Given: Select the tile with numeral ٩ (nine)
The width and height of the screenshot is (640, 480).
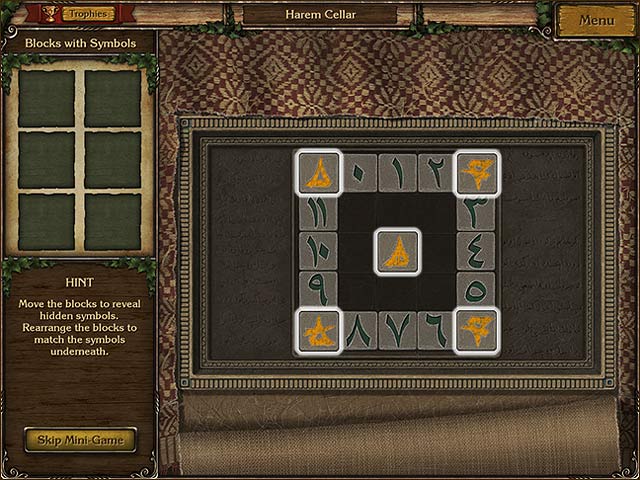Looking at the screenshot, I should coord(318,290).
